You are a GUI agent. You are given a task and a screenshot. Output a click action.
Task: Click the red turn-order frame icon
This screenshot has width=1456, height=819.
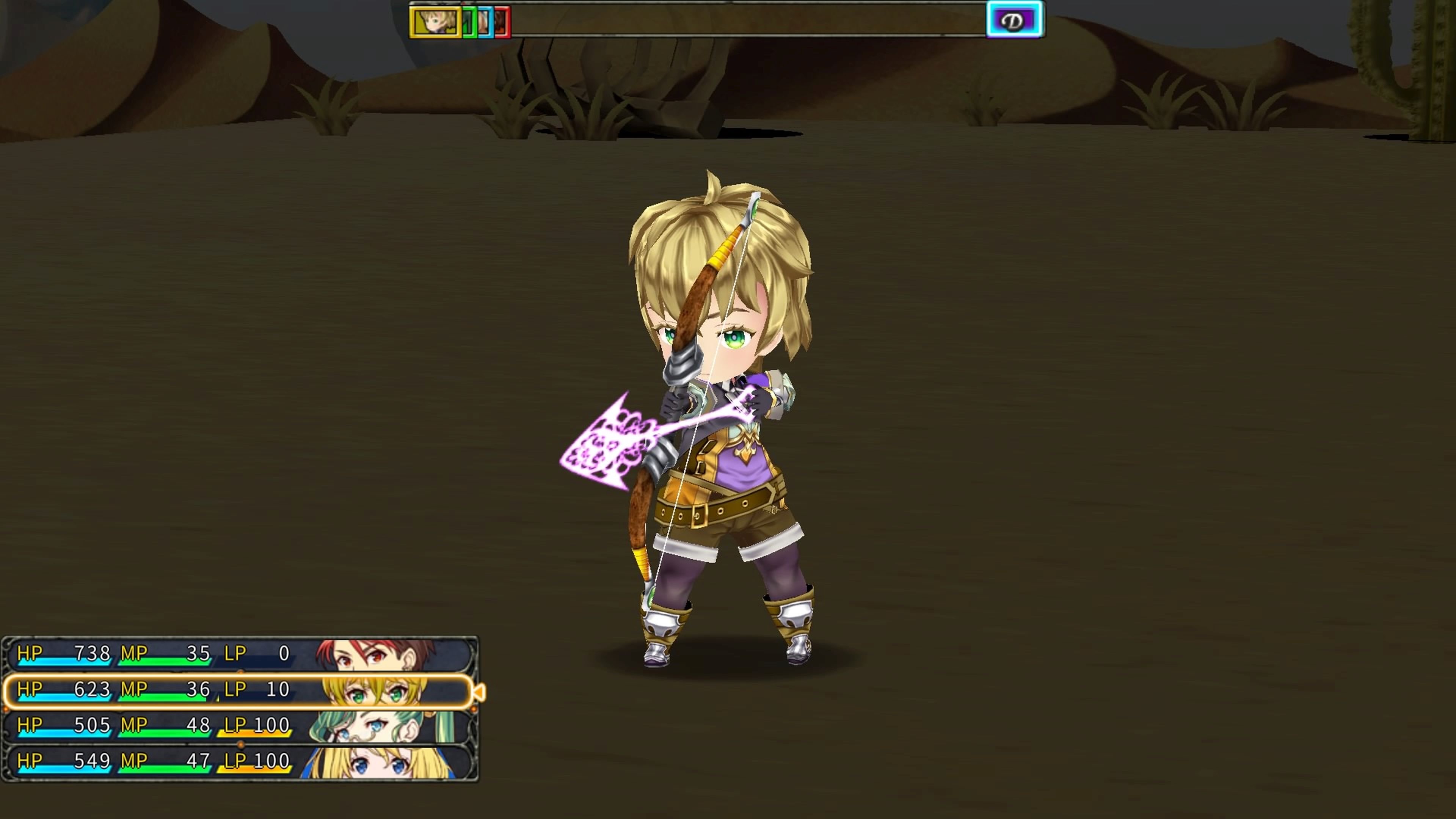[x=501, y=23]
